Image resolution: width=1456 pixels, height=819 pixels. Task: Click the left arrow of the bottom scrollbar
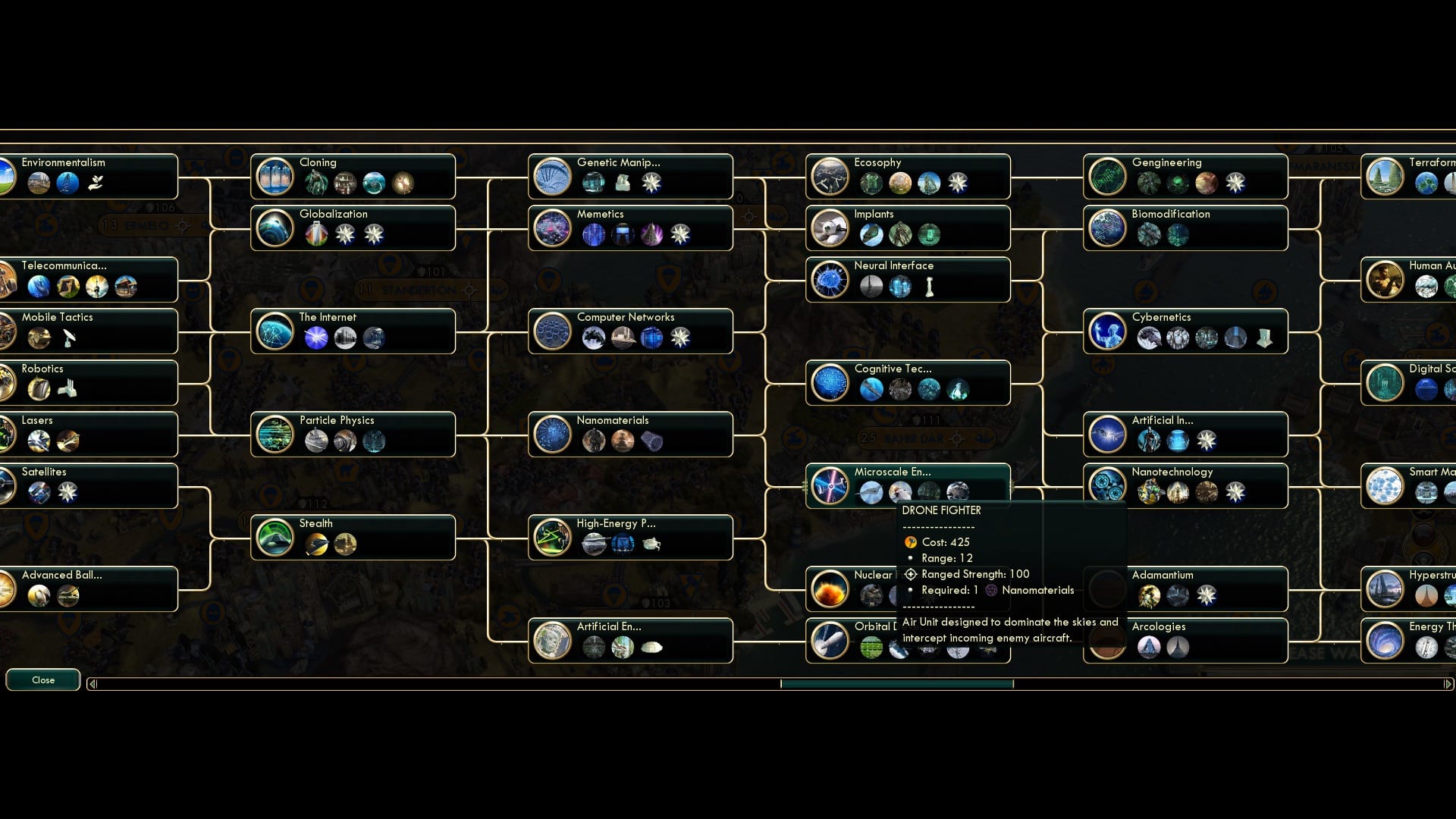tap(93, 683)
